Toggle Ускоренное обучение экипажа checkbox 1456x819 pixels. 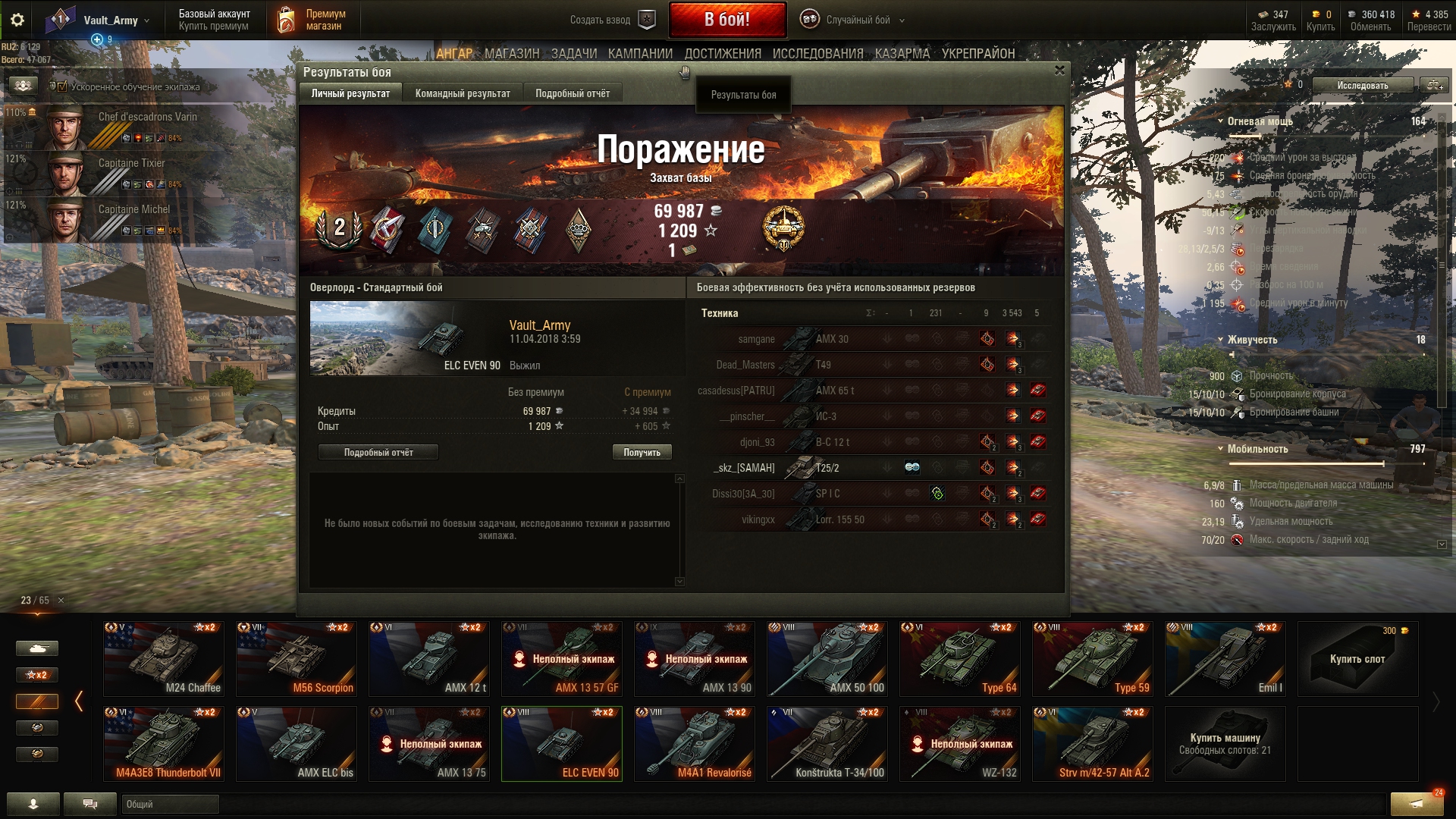[x=62, y=86]
